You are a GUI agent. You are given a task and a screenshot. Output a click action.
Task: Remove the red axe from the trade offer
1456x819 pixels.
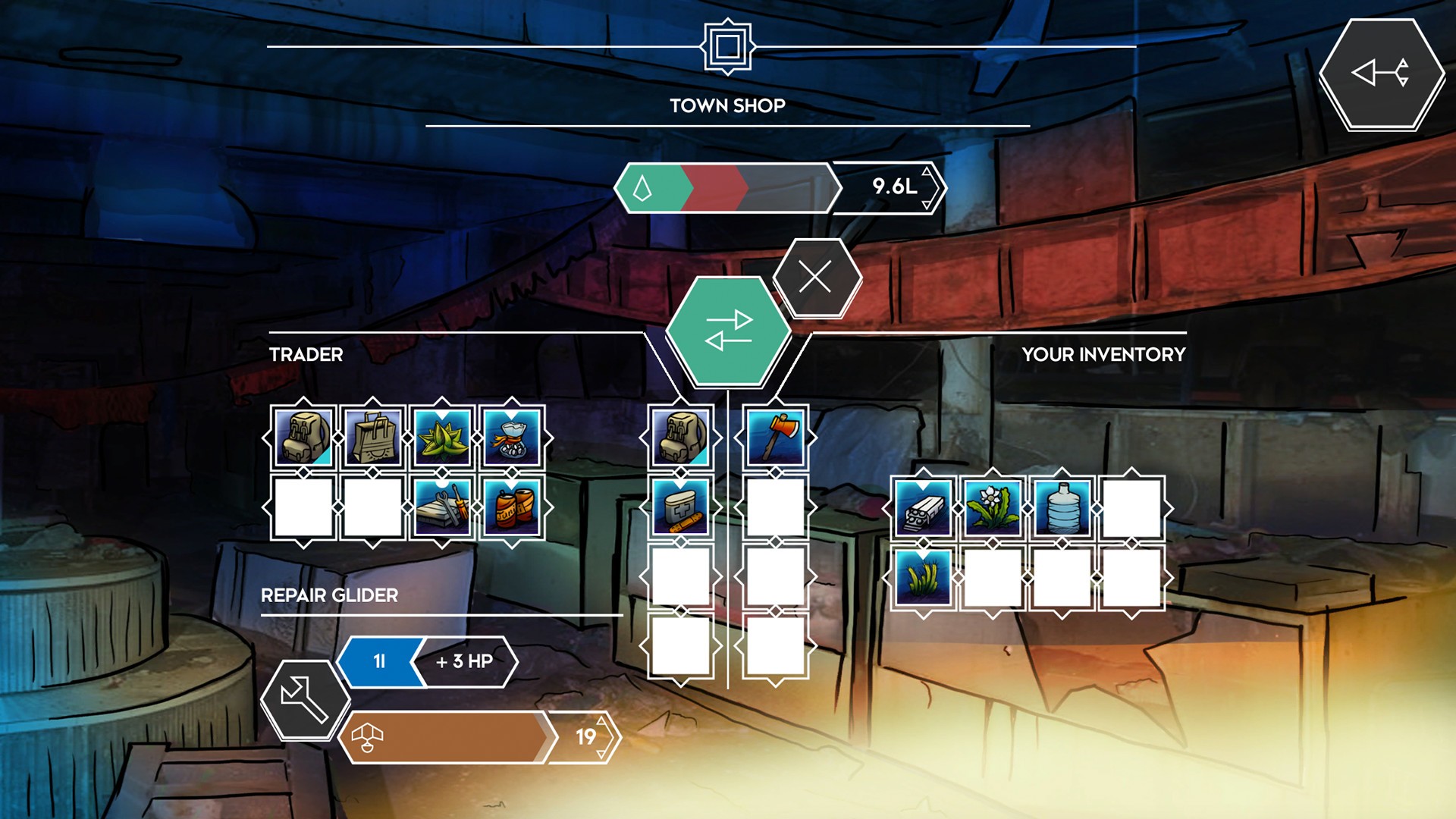click(x=774, y=438)
